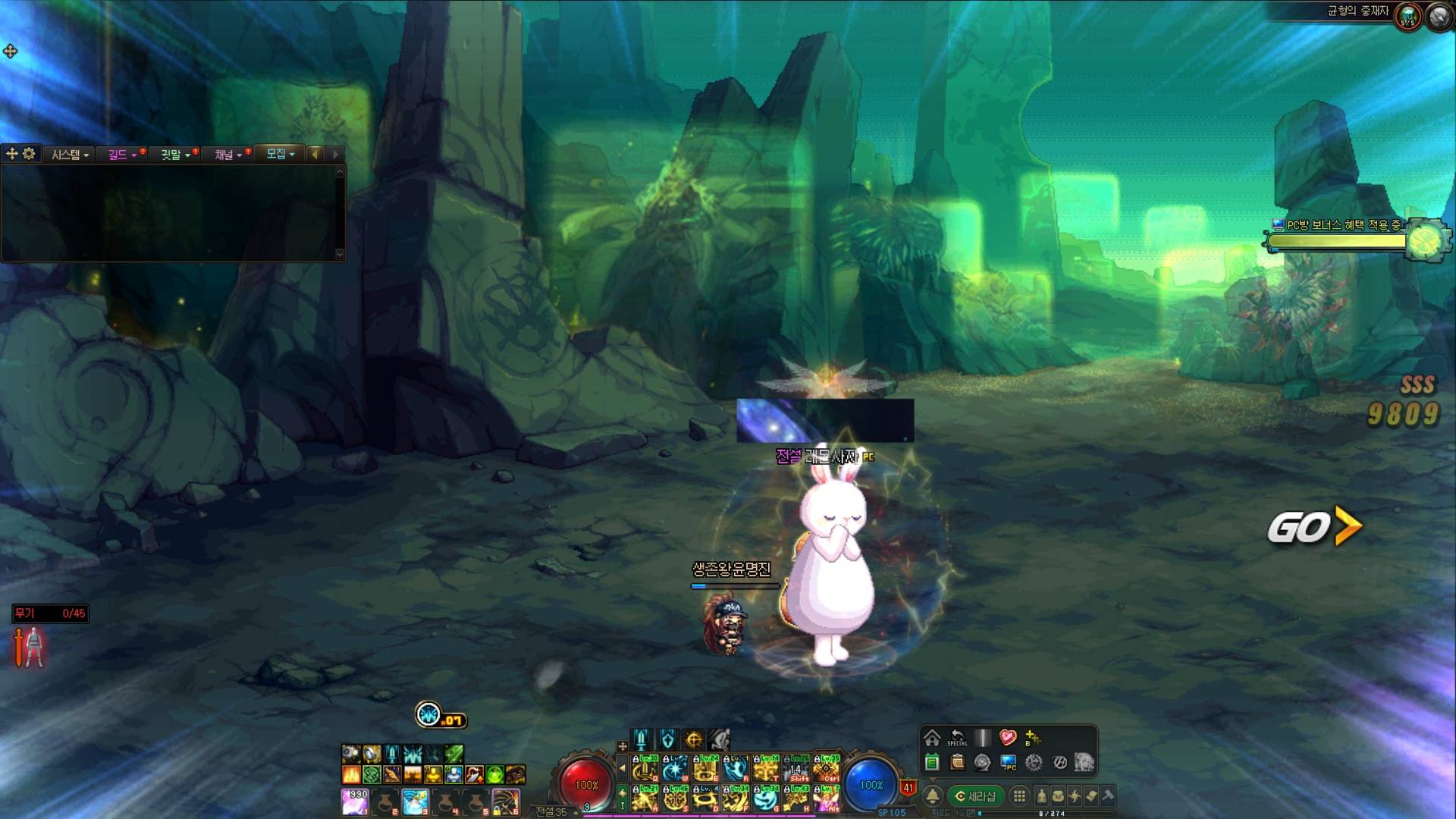
Task: Switch to the 채널 channel chat tab
Action: tap(227, 155)
